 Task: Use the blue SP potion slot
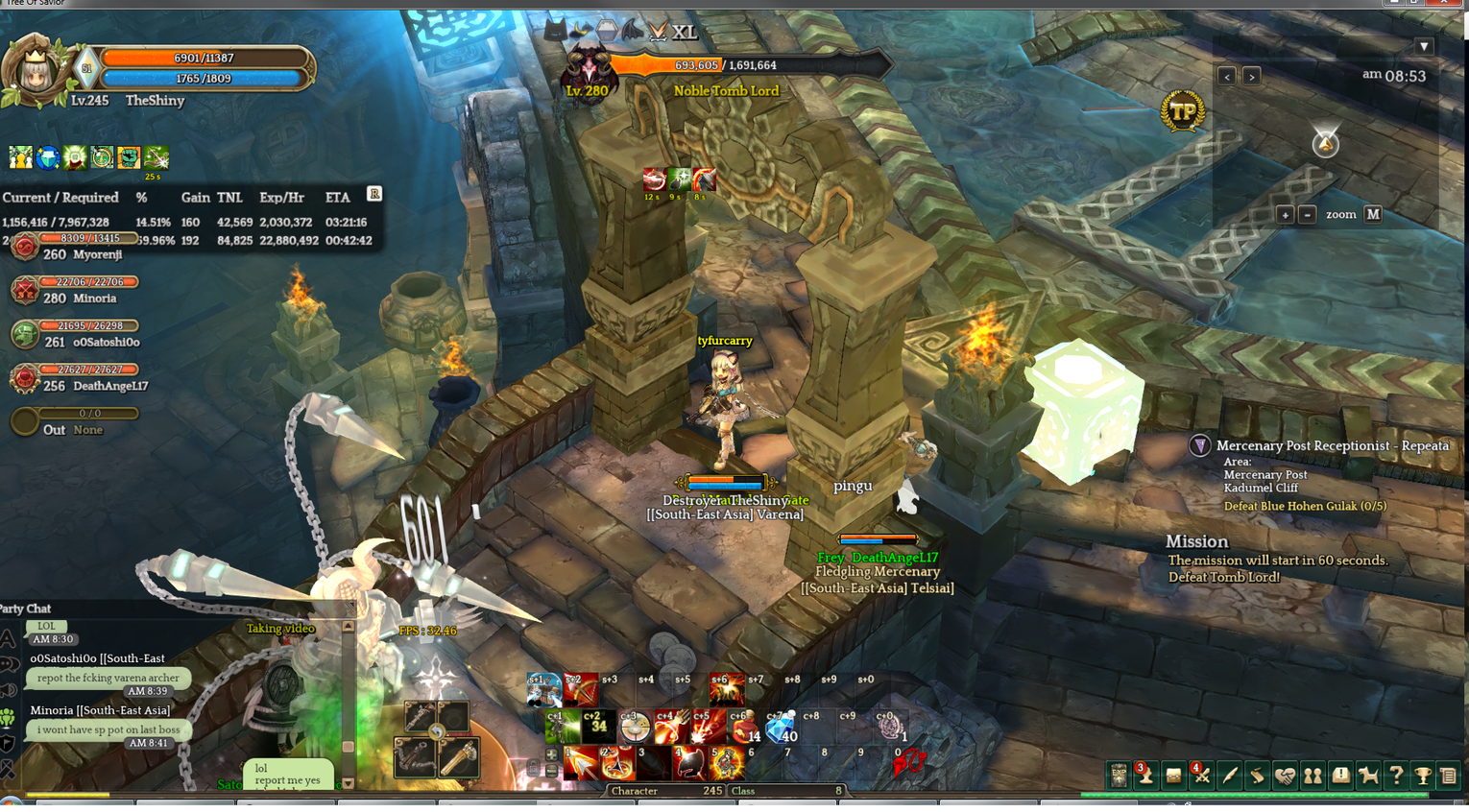click(x=781, y=729)
